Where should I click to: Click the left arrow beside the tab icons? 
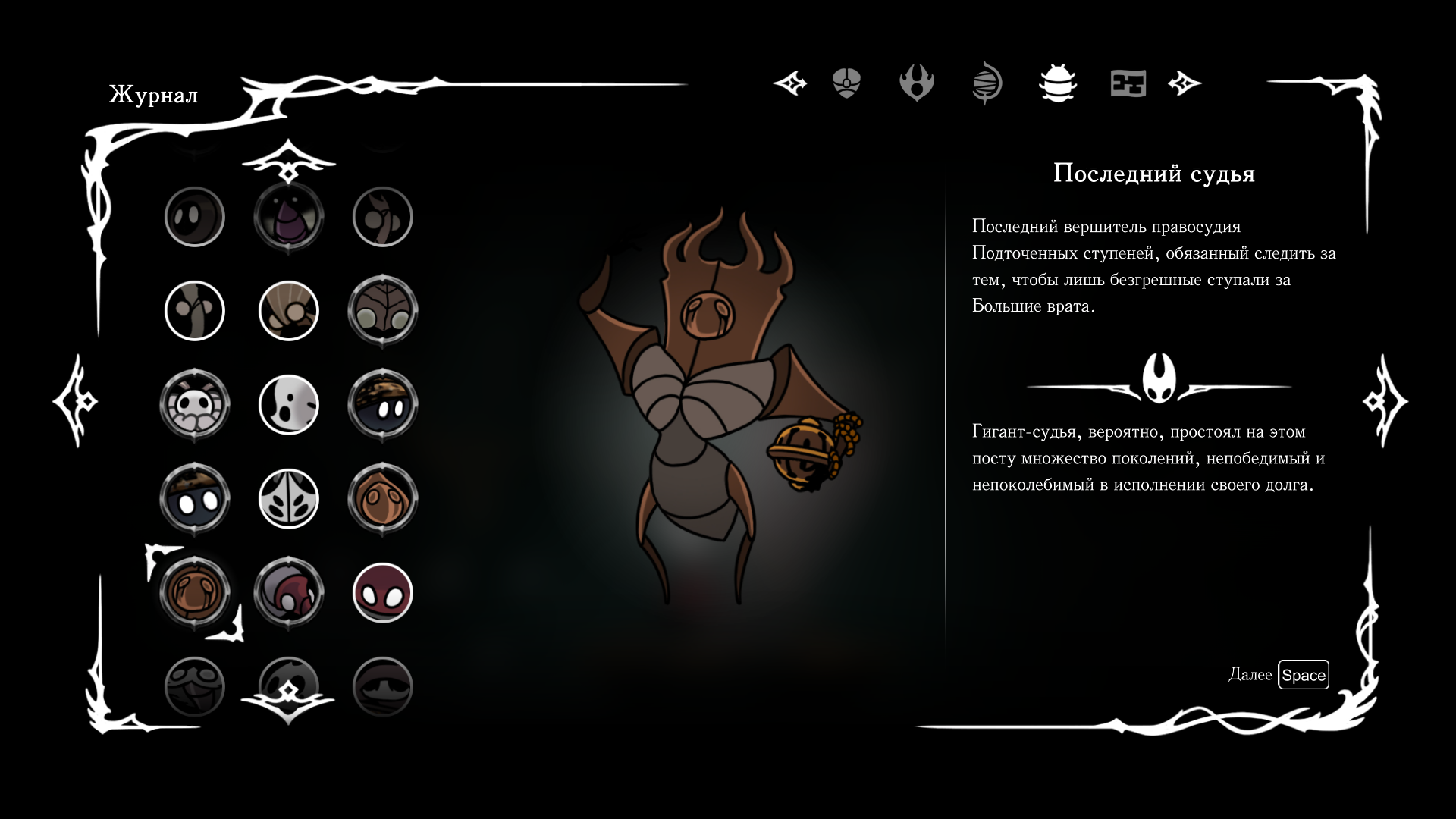(x=790, y=83)
